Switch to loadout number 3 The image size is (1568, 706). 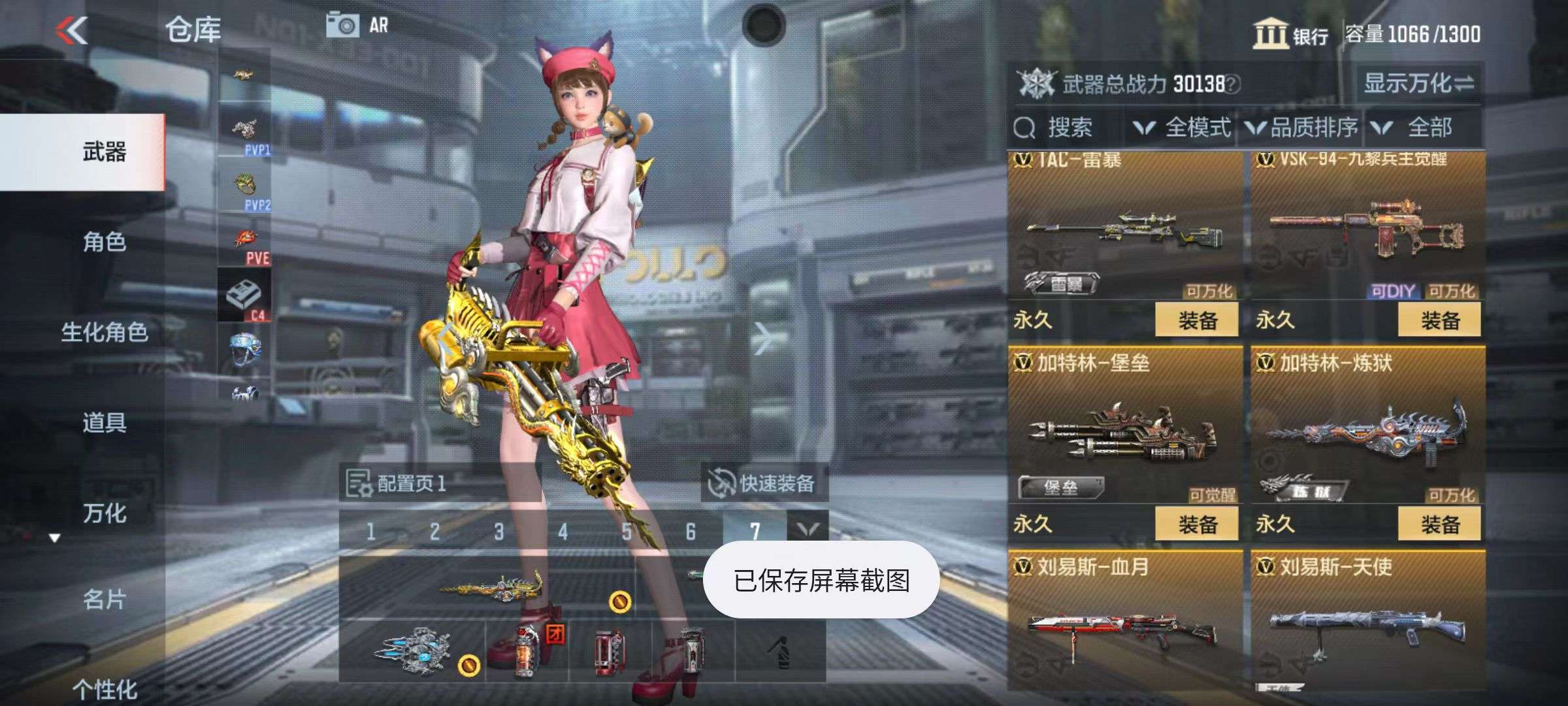pos(498,531)
